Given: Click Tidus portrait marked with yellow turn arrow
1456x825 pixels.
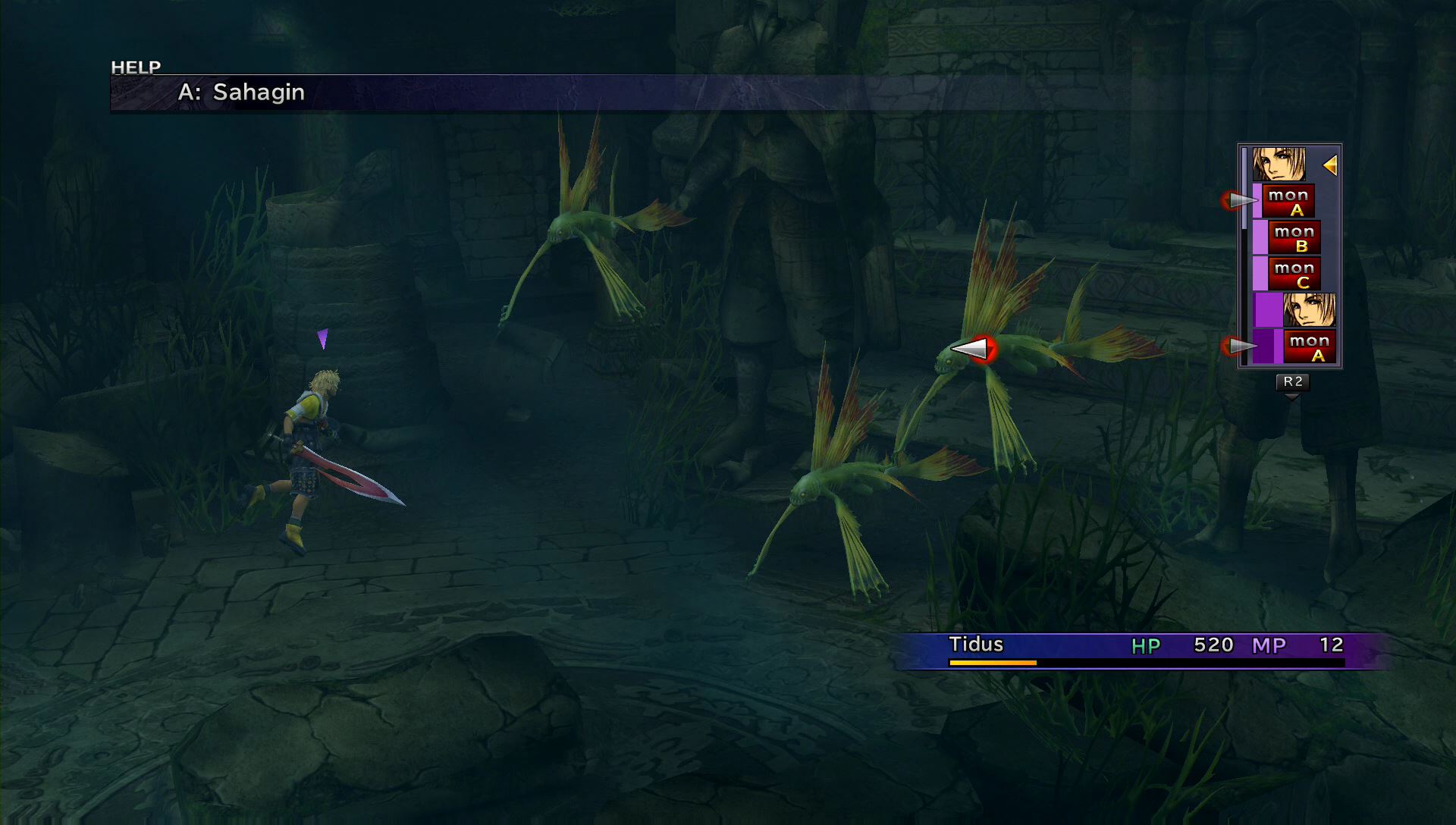Looking at the screenshot, I should (1279, 165).
